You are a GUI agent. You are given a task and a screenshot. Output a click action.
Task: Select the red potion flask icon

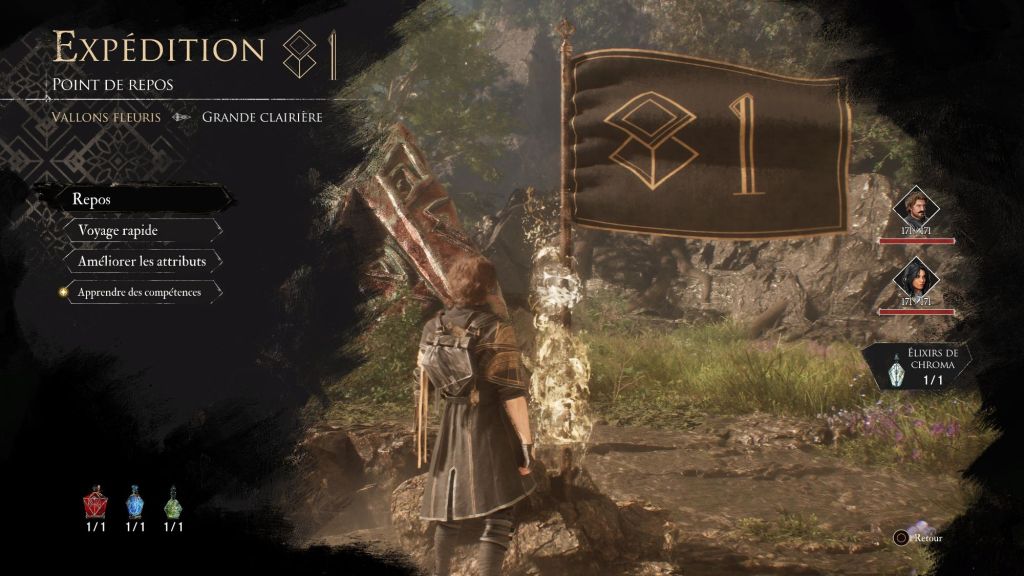point(96,502)
